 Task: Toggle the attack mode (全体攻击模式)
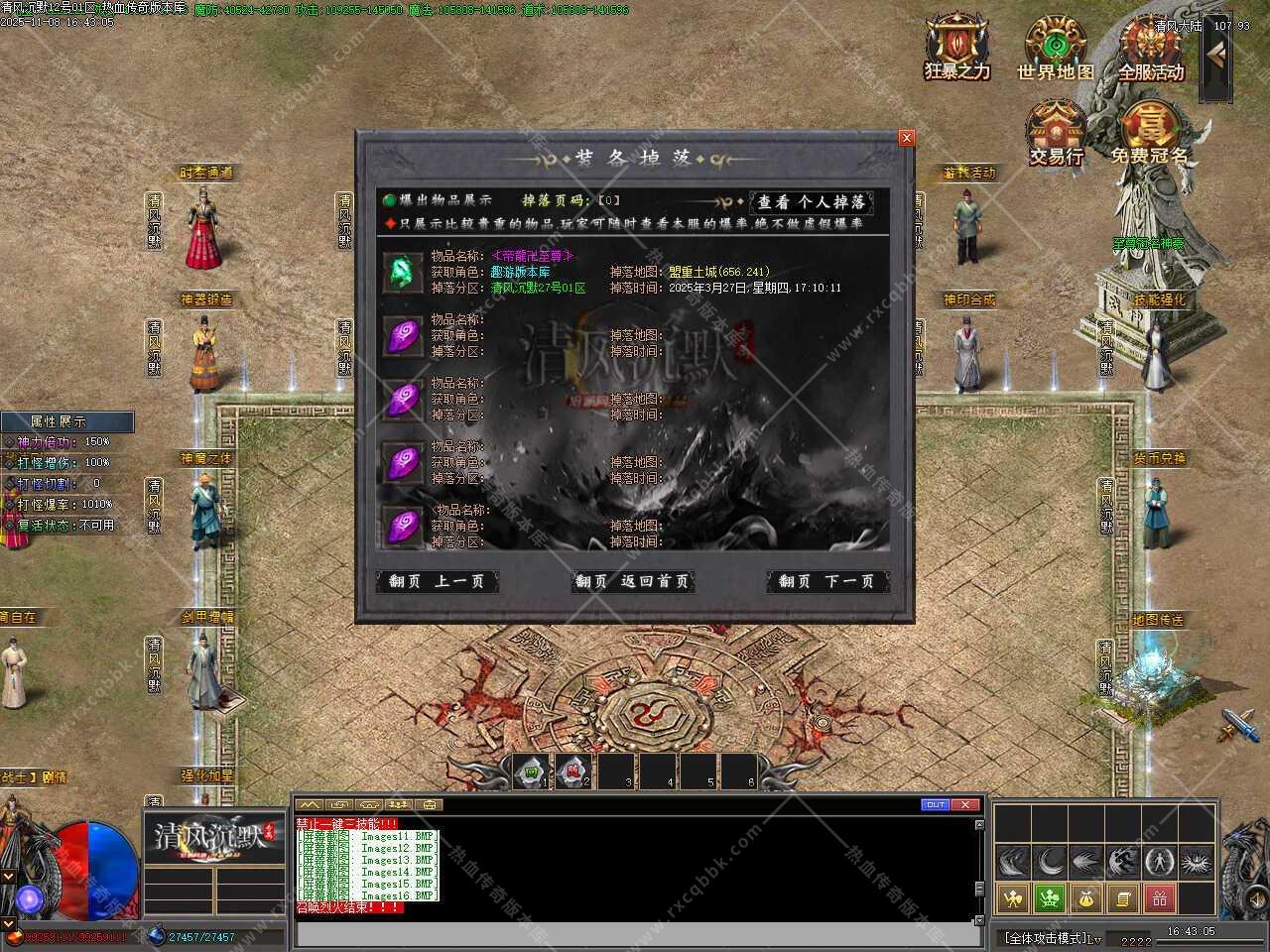1052,937
